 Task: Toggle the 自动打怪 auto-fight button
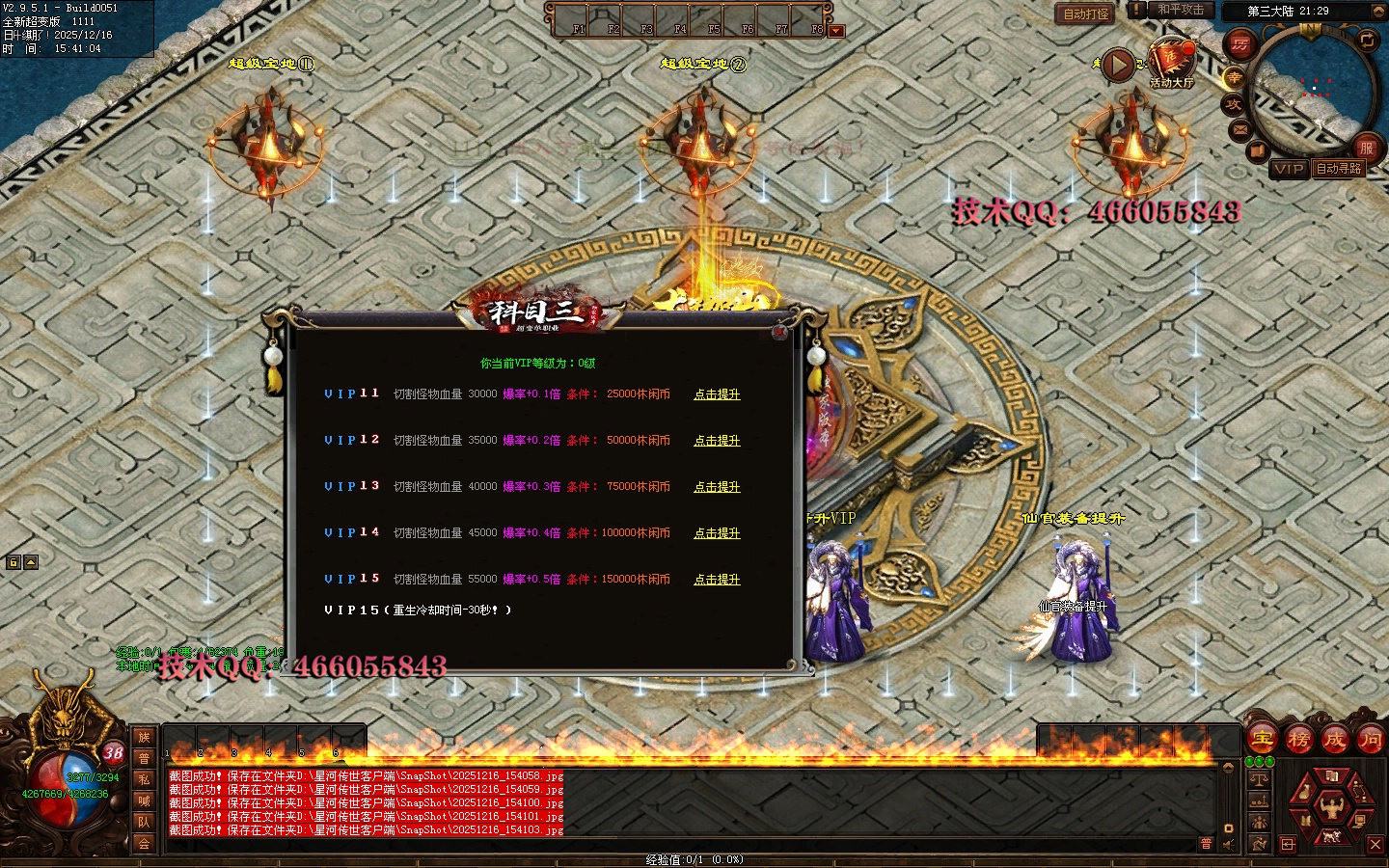click(x=1086, y=14)
